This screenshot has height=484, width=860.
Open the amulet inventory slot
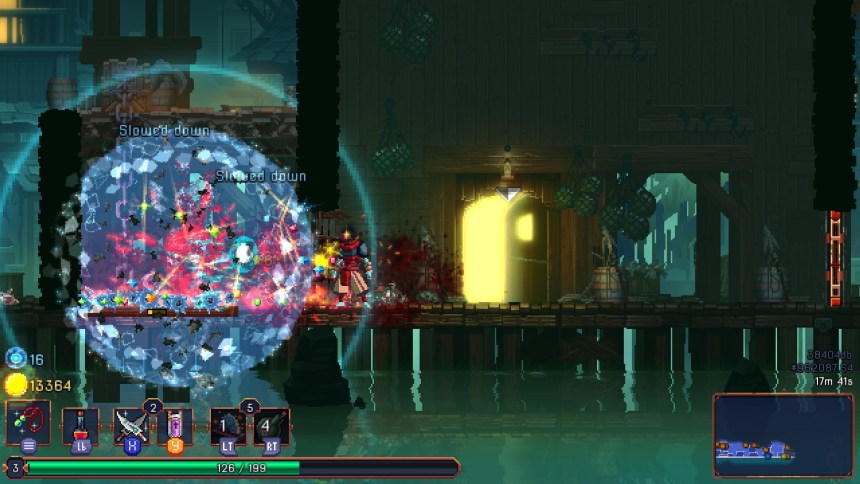coord(27,423)
